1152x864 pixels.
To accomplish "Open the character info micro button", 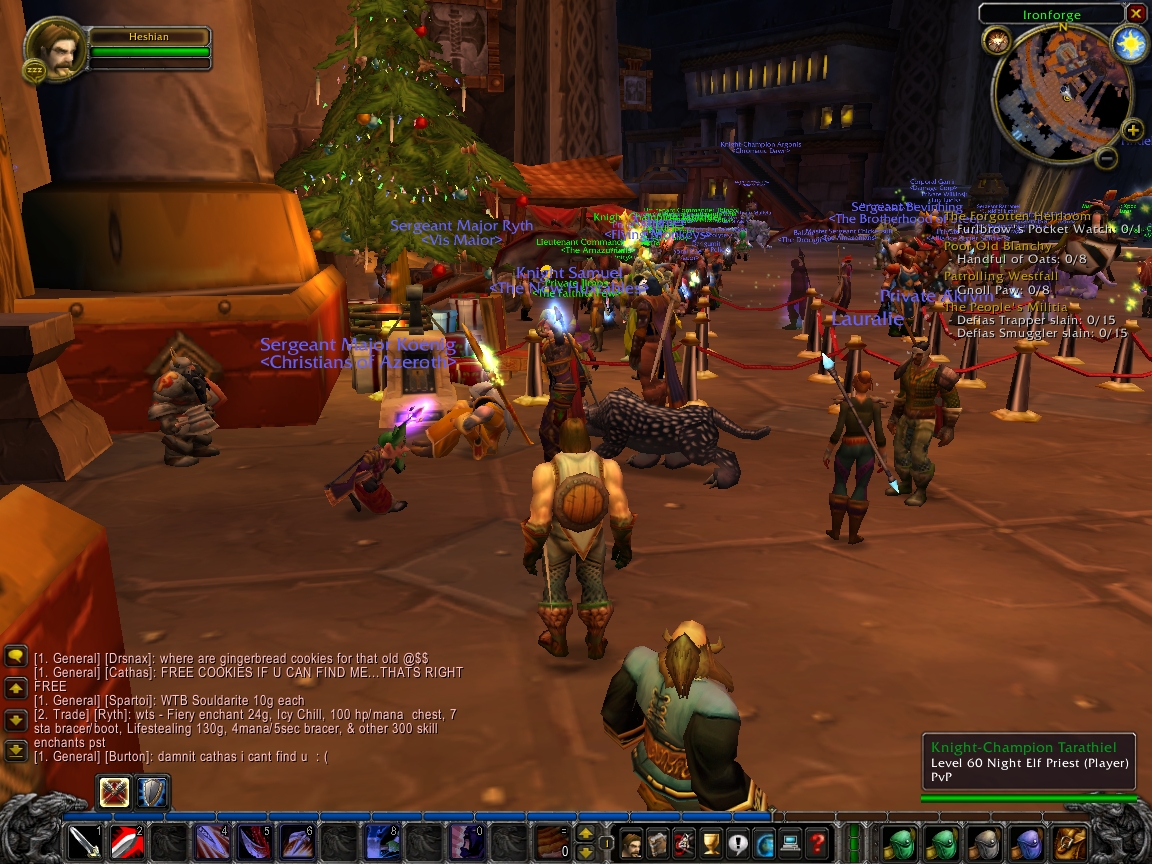I will point(632,843).
